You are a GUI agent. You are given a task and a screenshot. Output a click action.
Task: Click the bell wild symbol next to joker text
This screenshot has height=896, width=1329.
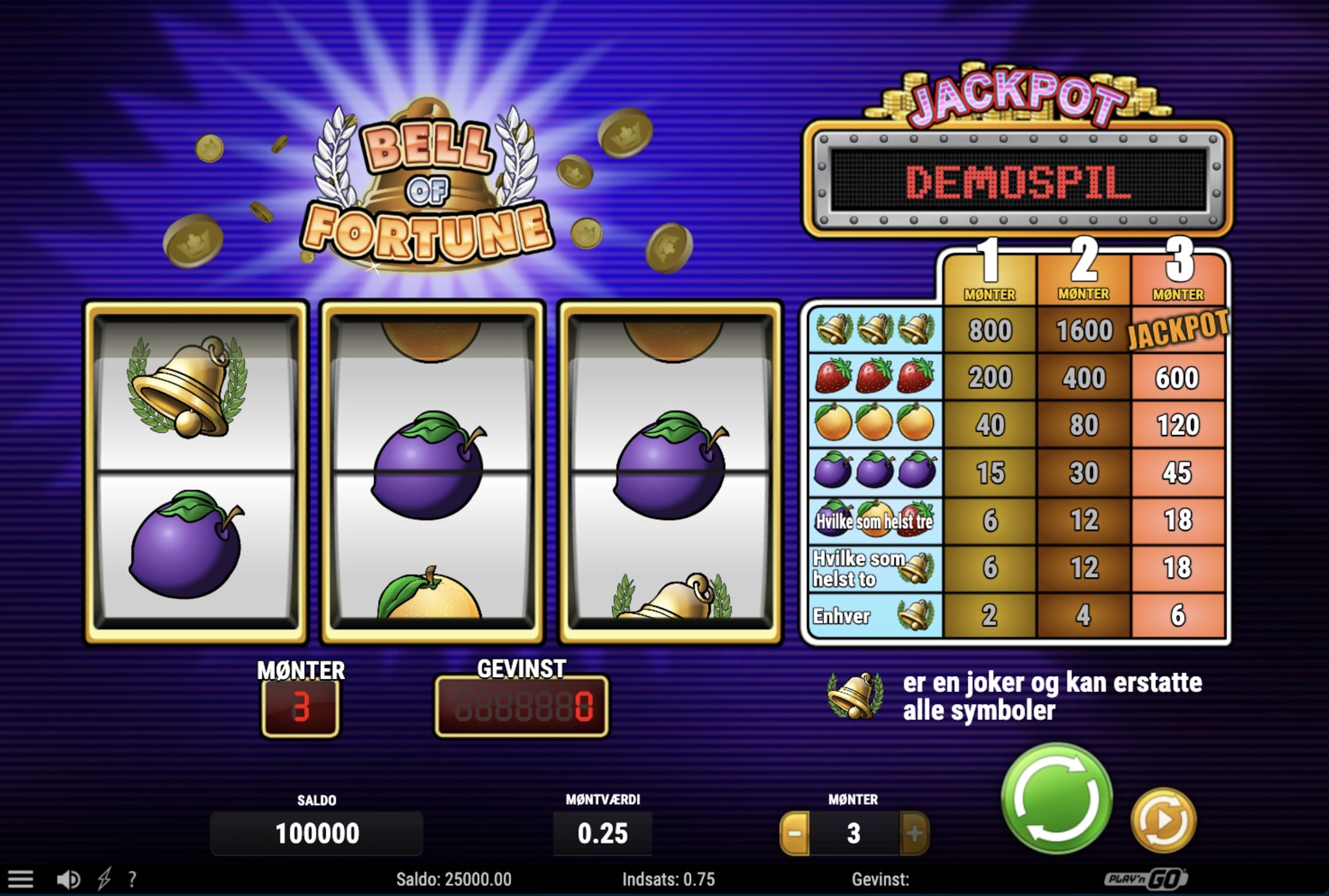tap(852, 694)
